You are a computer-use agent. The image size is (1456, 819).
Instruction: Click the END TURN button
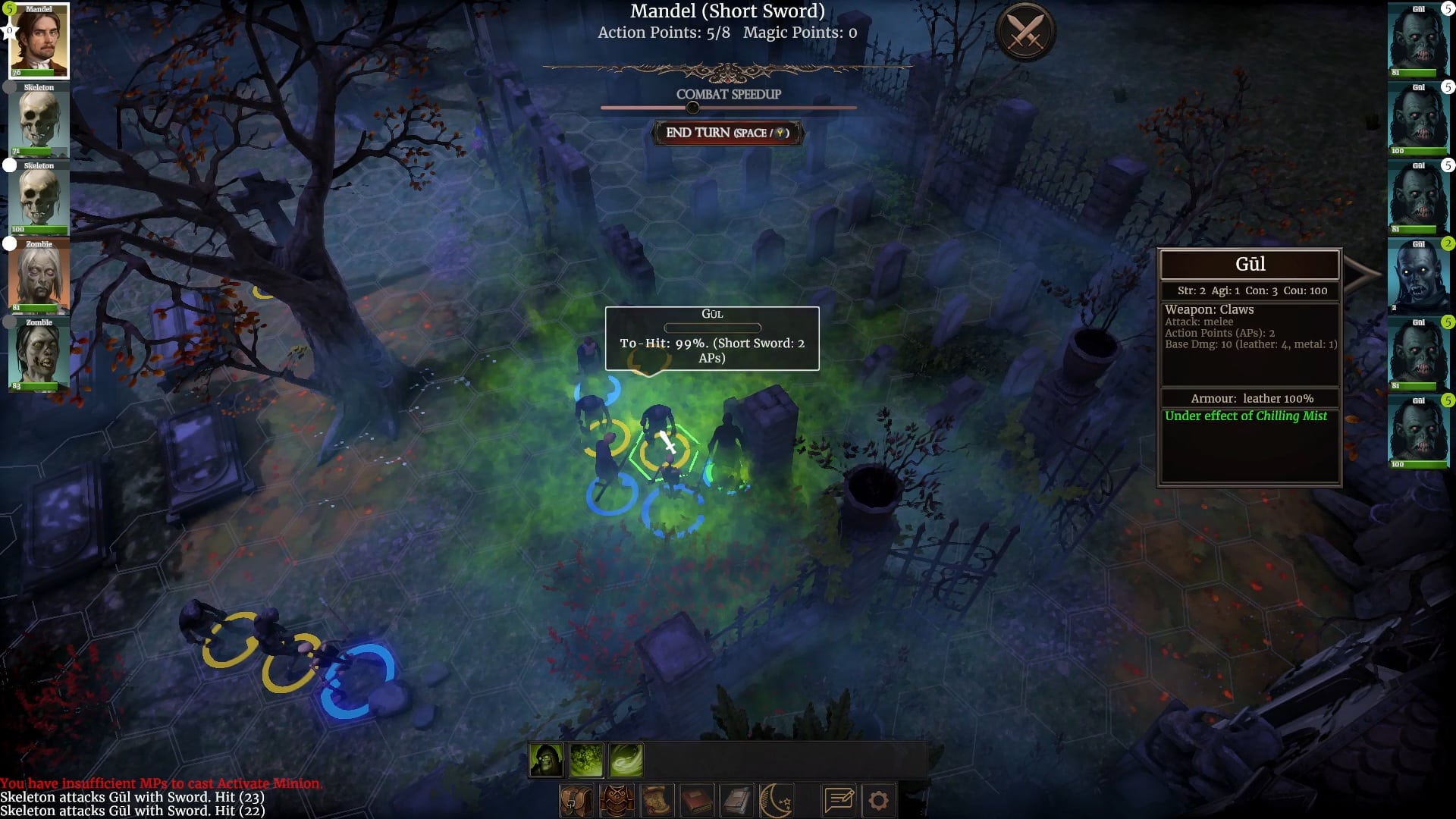[x=727, y=133]
